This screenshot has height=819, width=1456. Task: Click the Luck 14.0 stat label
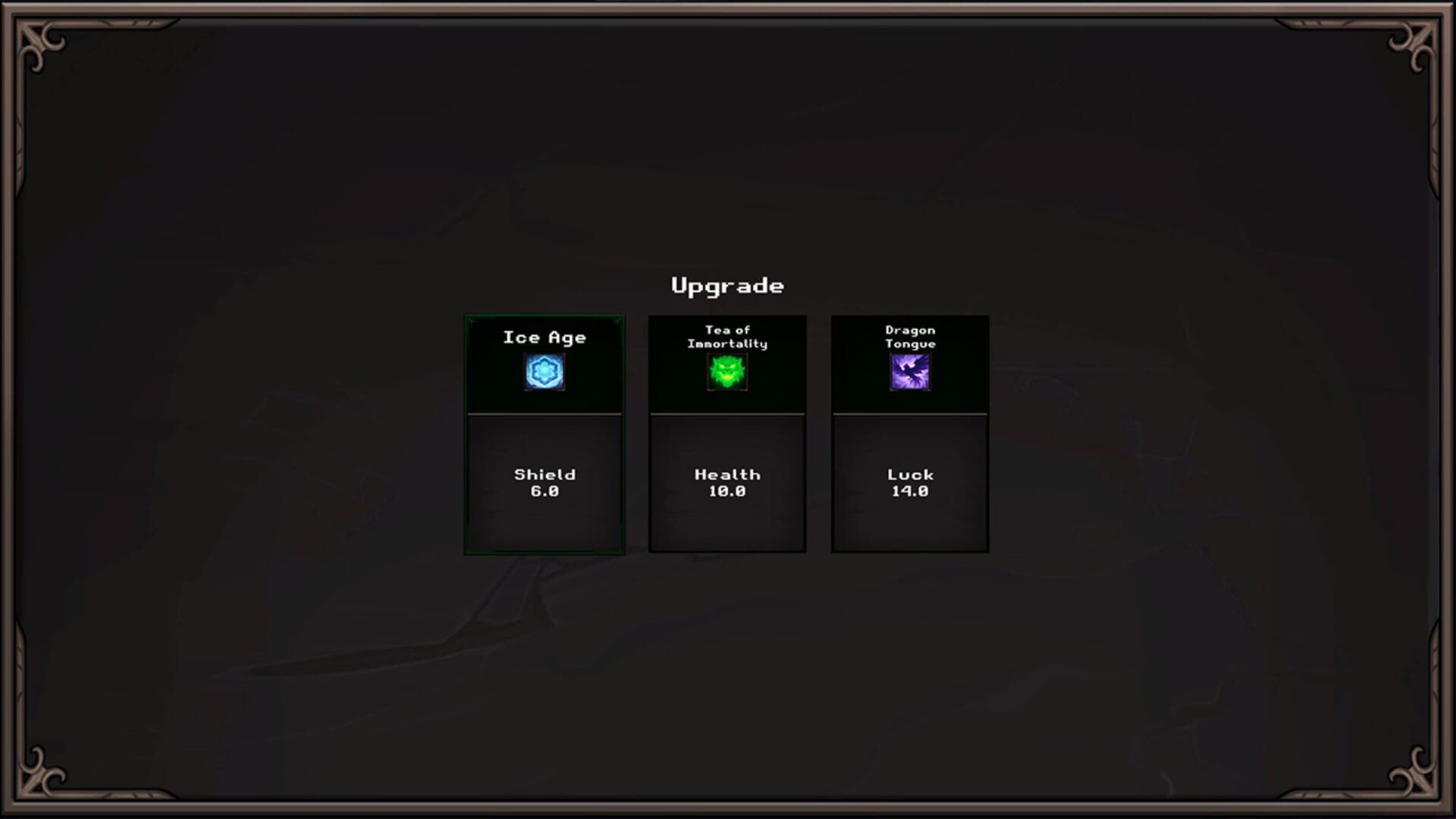click(x=909, y=482)
